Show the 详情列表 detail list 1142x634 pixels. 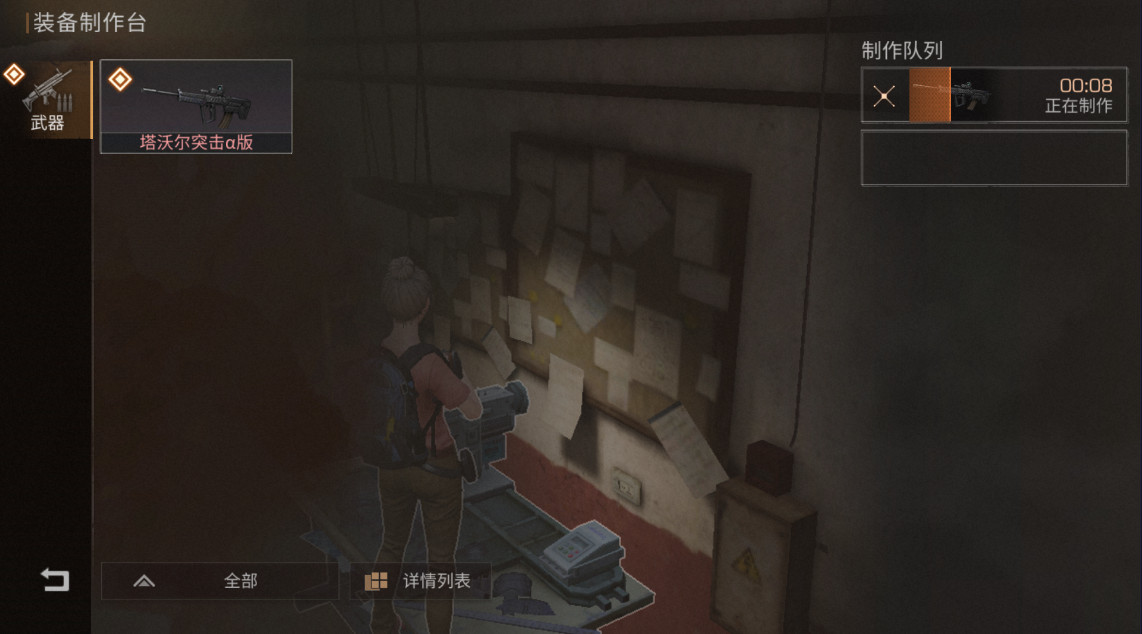420,581
